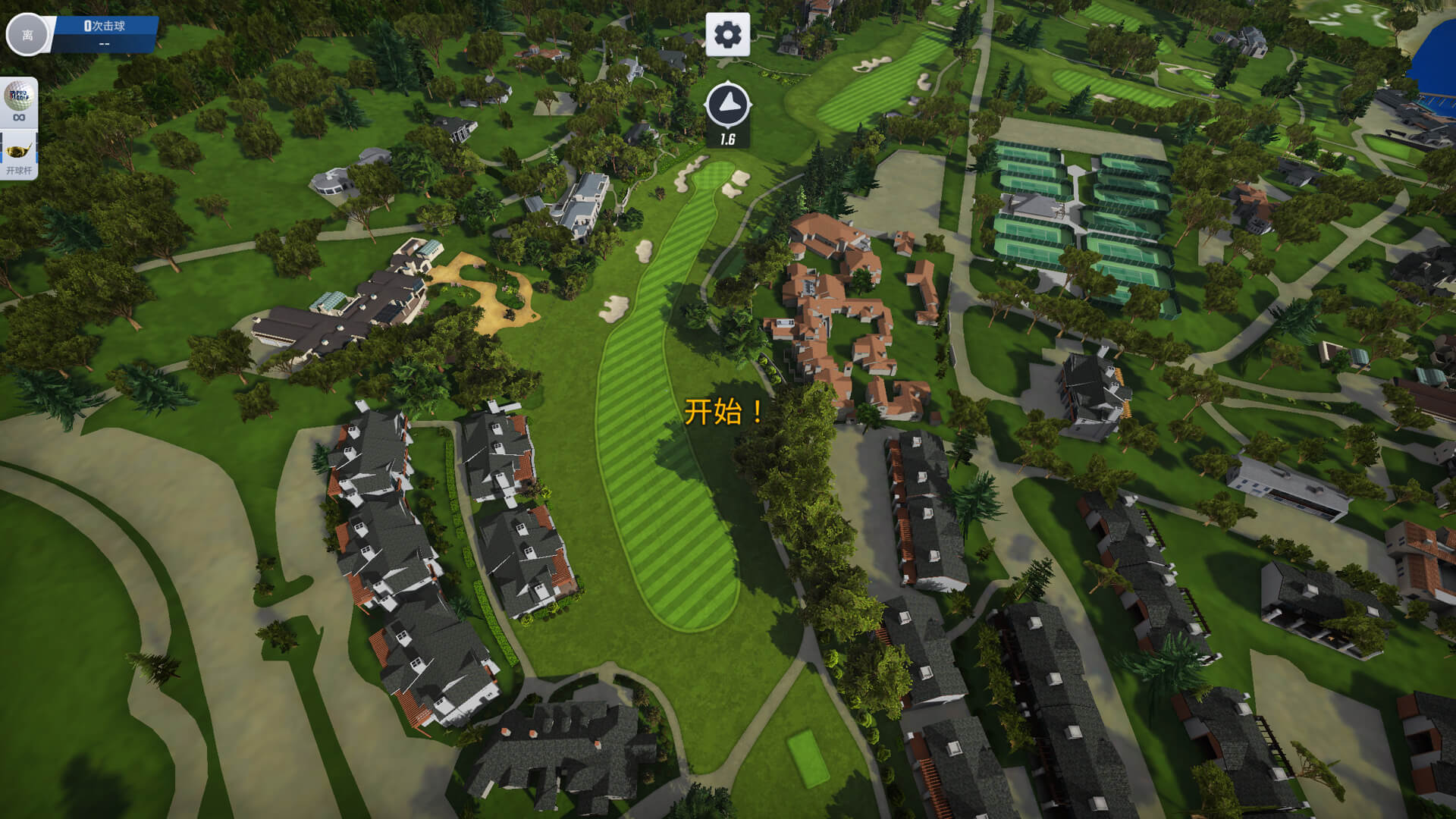Click the 1.6 wind speed value

pos(729,138)
